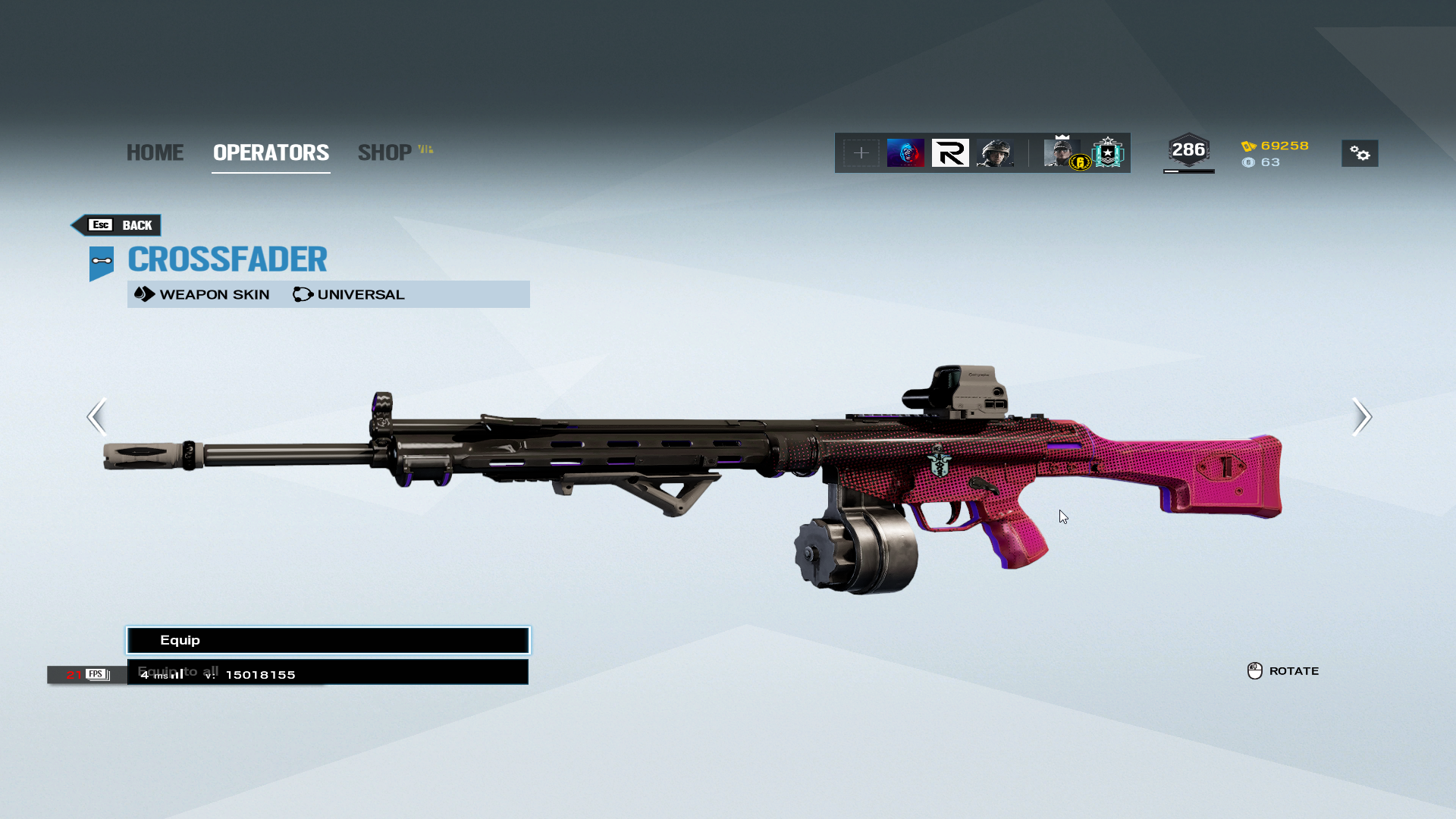Viewport: 1456px width, 819px height.
Task: Open the settings gear menu
Action: tap(1360, 154)
